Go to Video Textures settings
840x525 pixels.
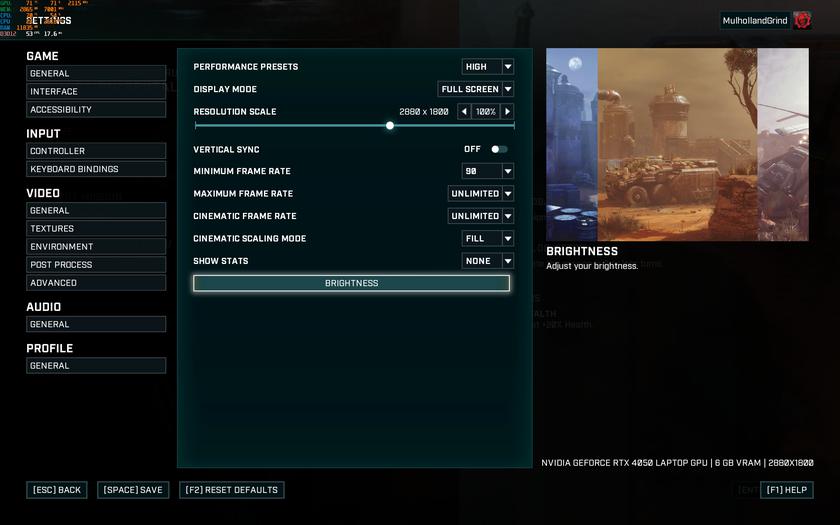pyautogui.click(x=96, y=229)
